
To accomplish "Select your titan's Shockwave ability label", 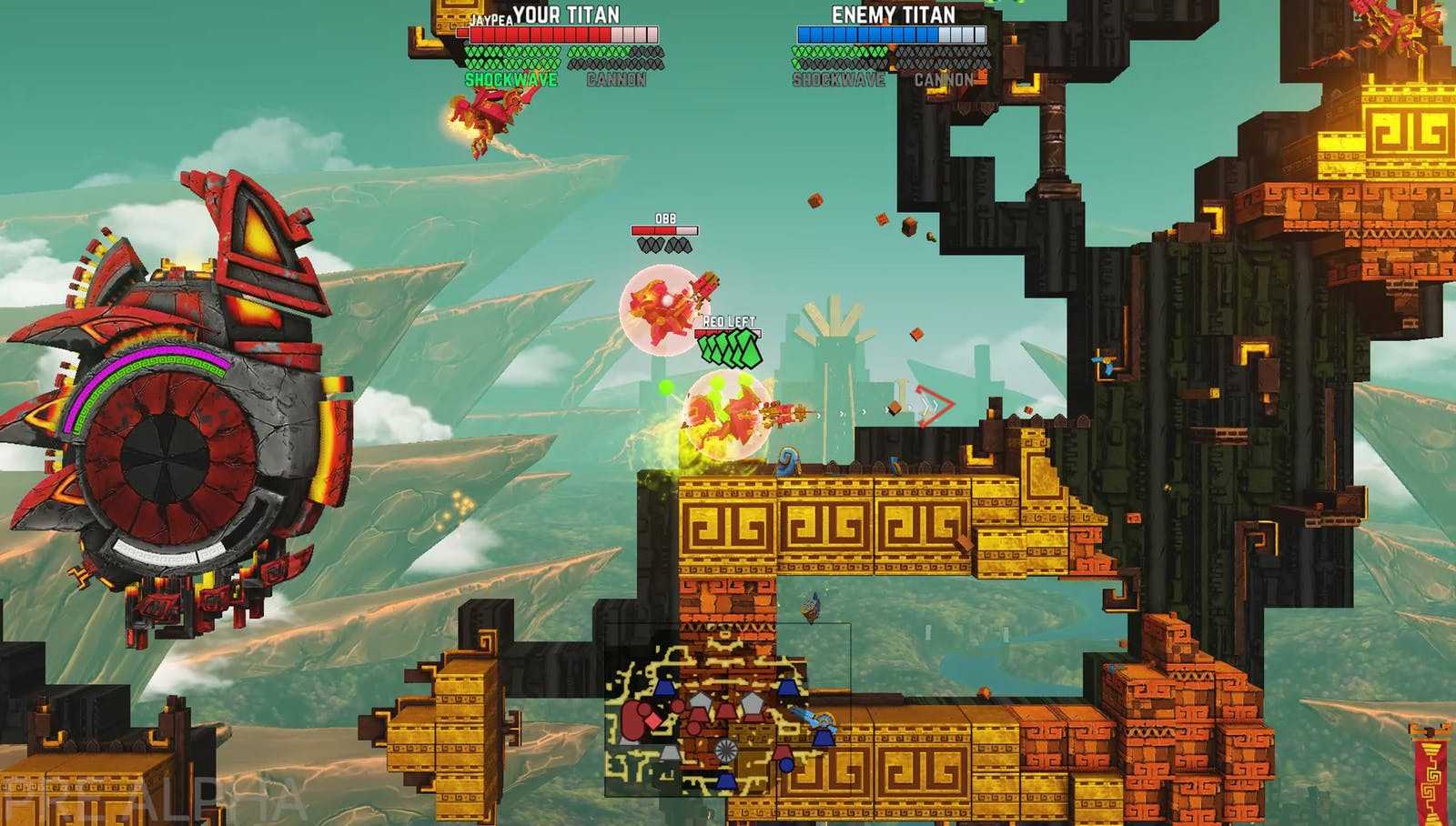I will pyautogui.click(x=511, y=80).
